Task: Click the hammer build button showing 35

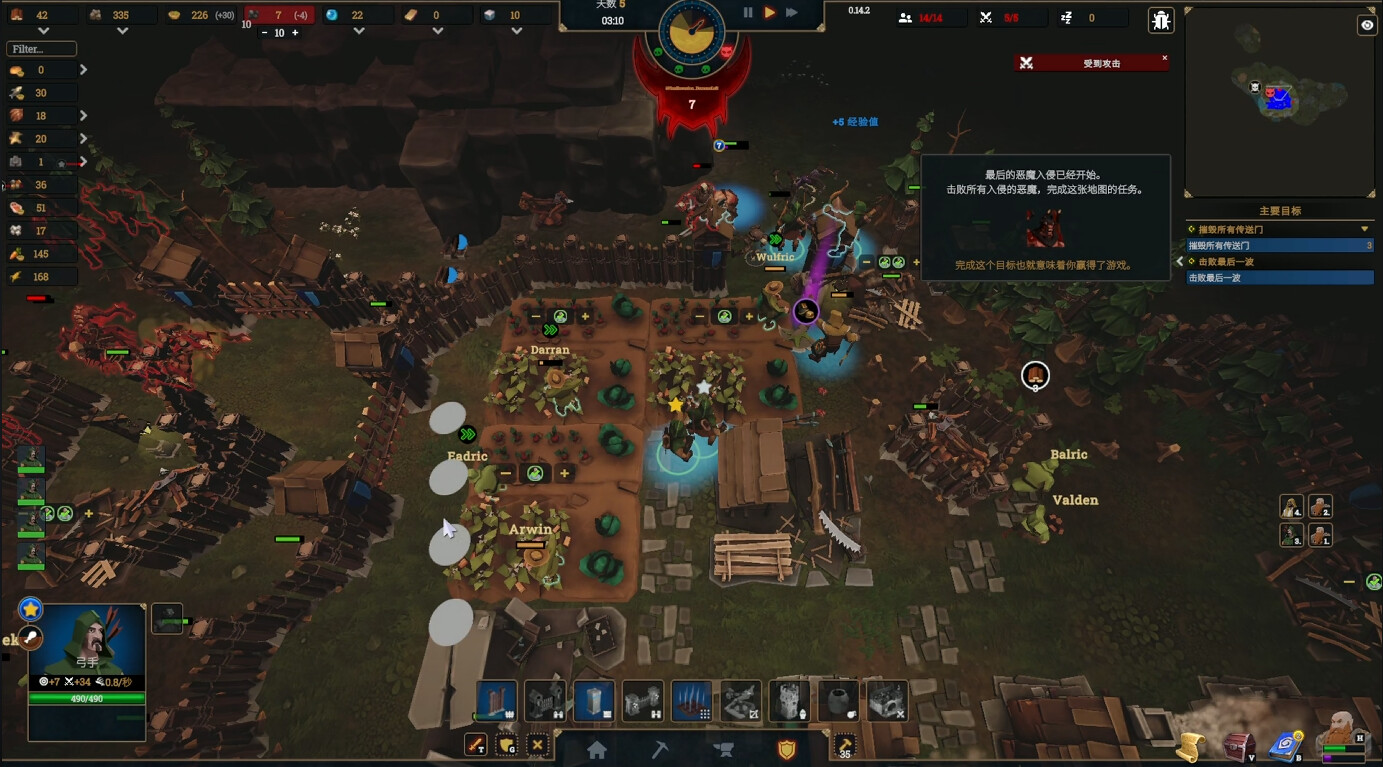Action: click(845, 746)
